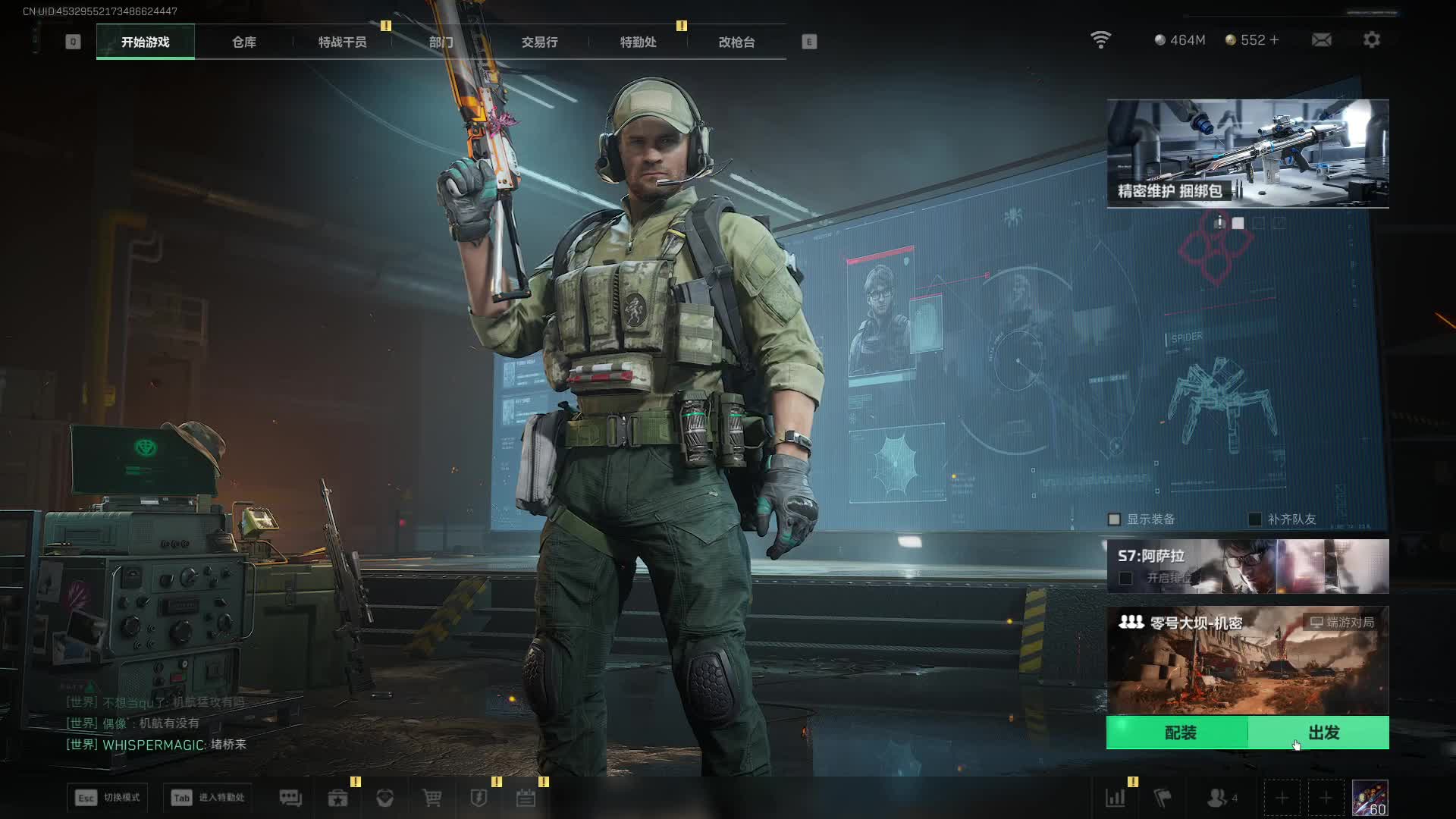Show the bar chart statistics icon
1456x819 pixels.
pos(1115,798)
